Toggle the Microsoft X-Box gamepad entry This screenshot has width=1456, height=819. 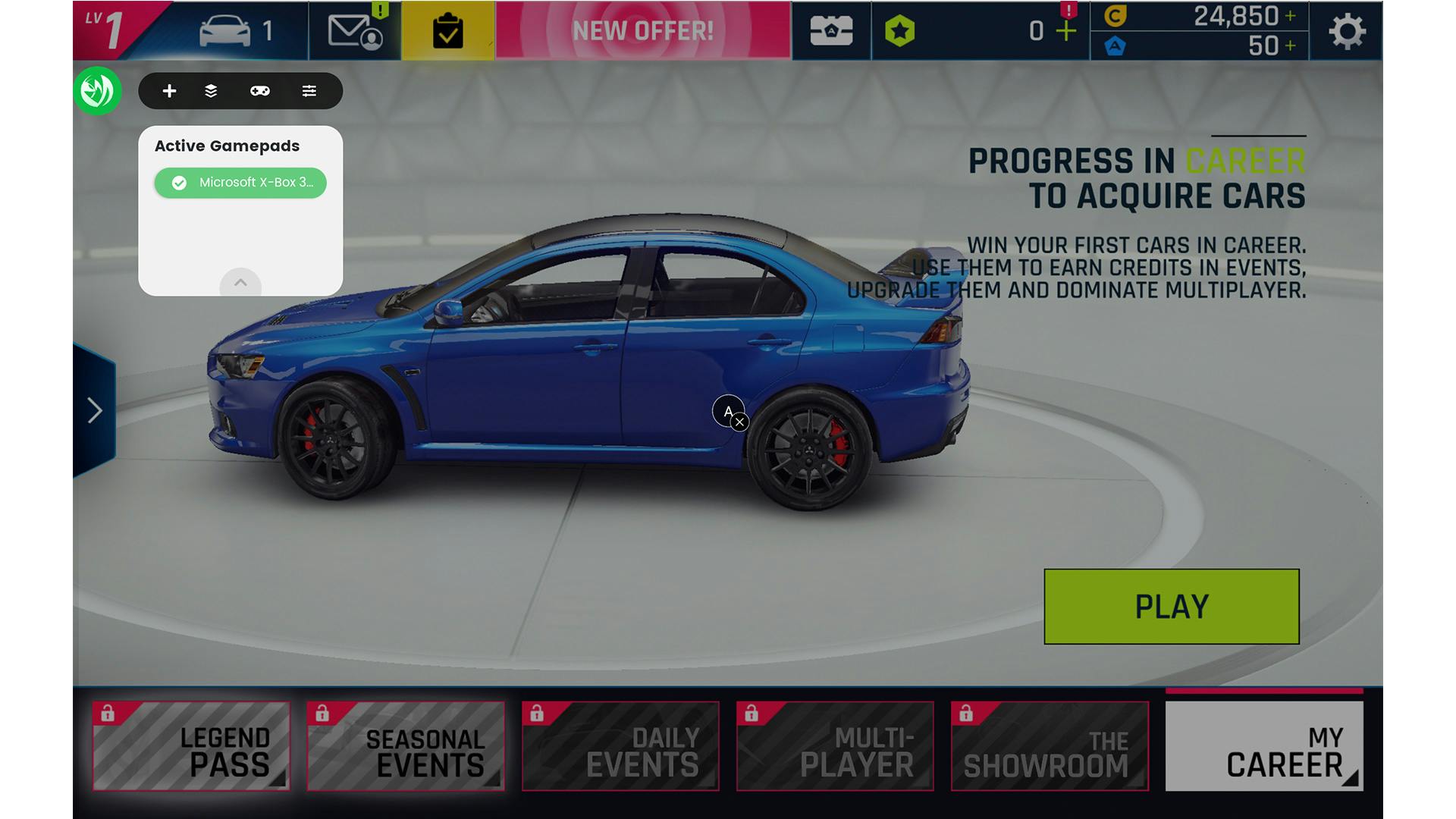[240, 183]
